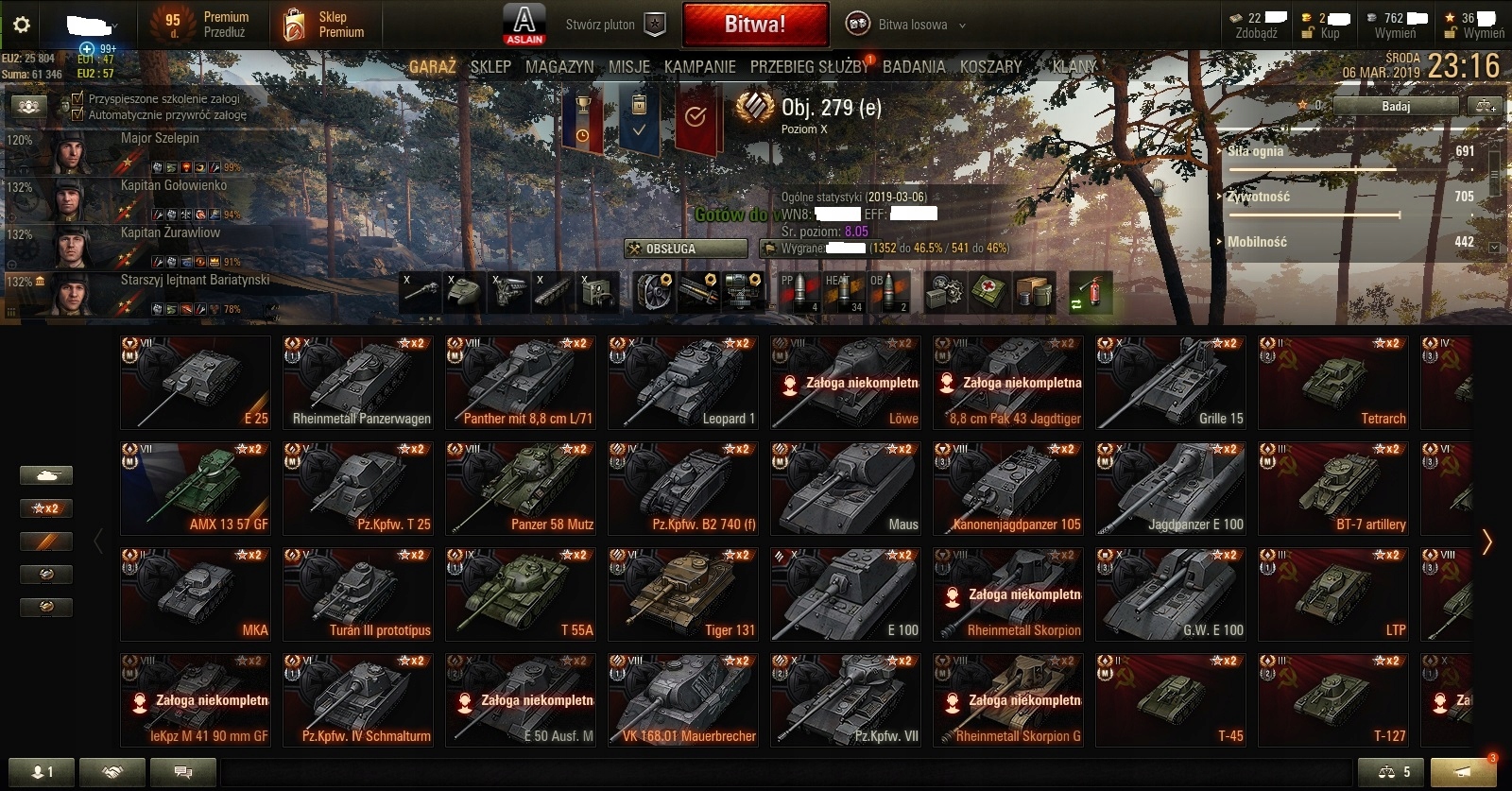Click the gun rammer equipment slot

(x=697, y=293)
